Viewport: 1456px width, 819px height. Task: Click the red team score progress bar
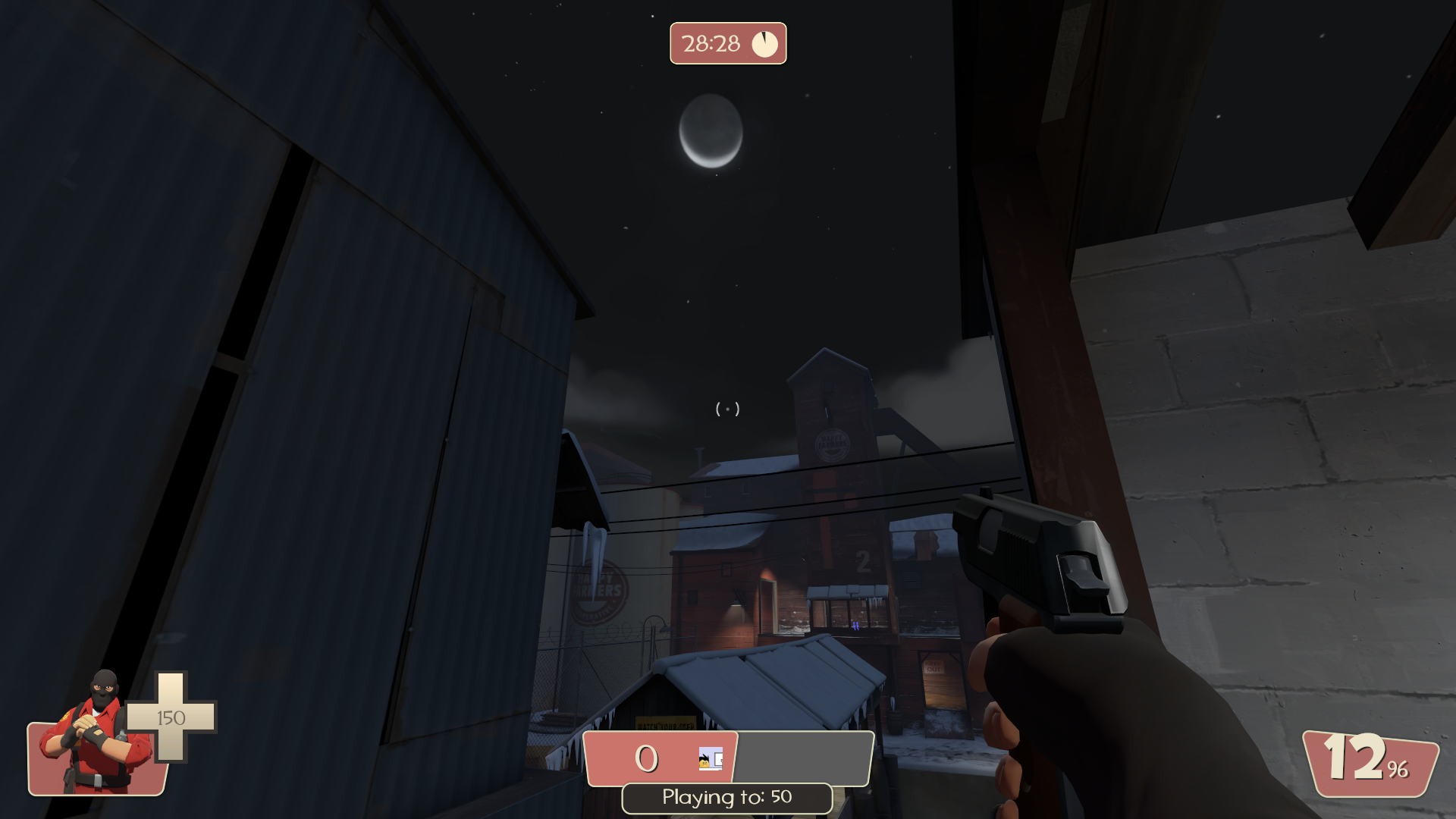pyautogui.click(x=658, y=760)
